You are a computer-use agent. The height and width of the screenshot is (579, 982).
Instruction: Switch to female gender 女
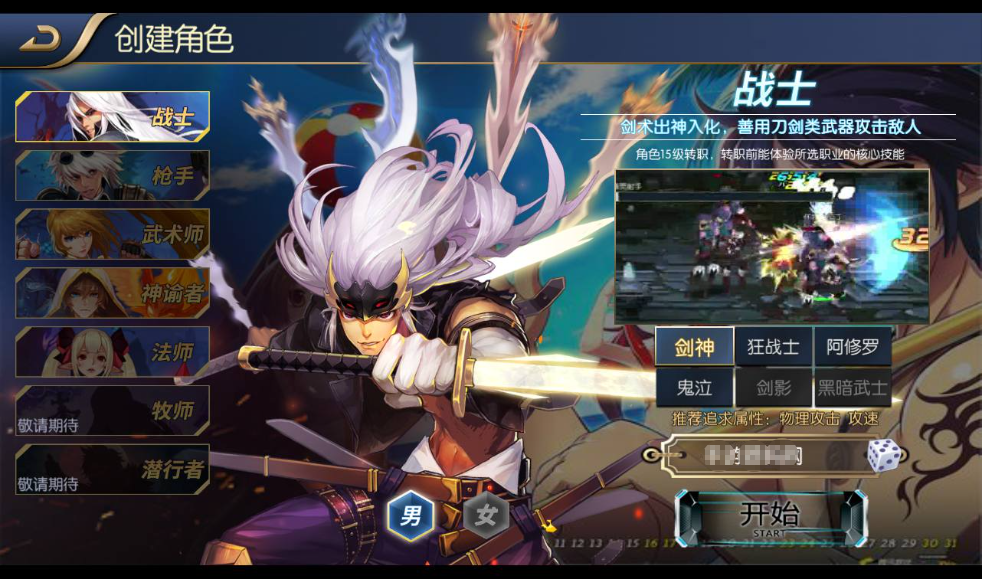click(486, 516)
